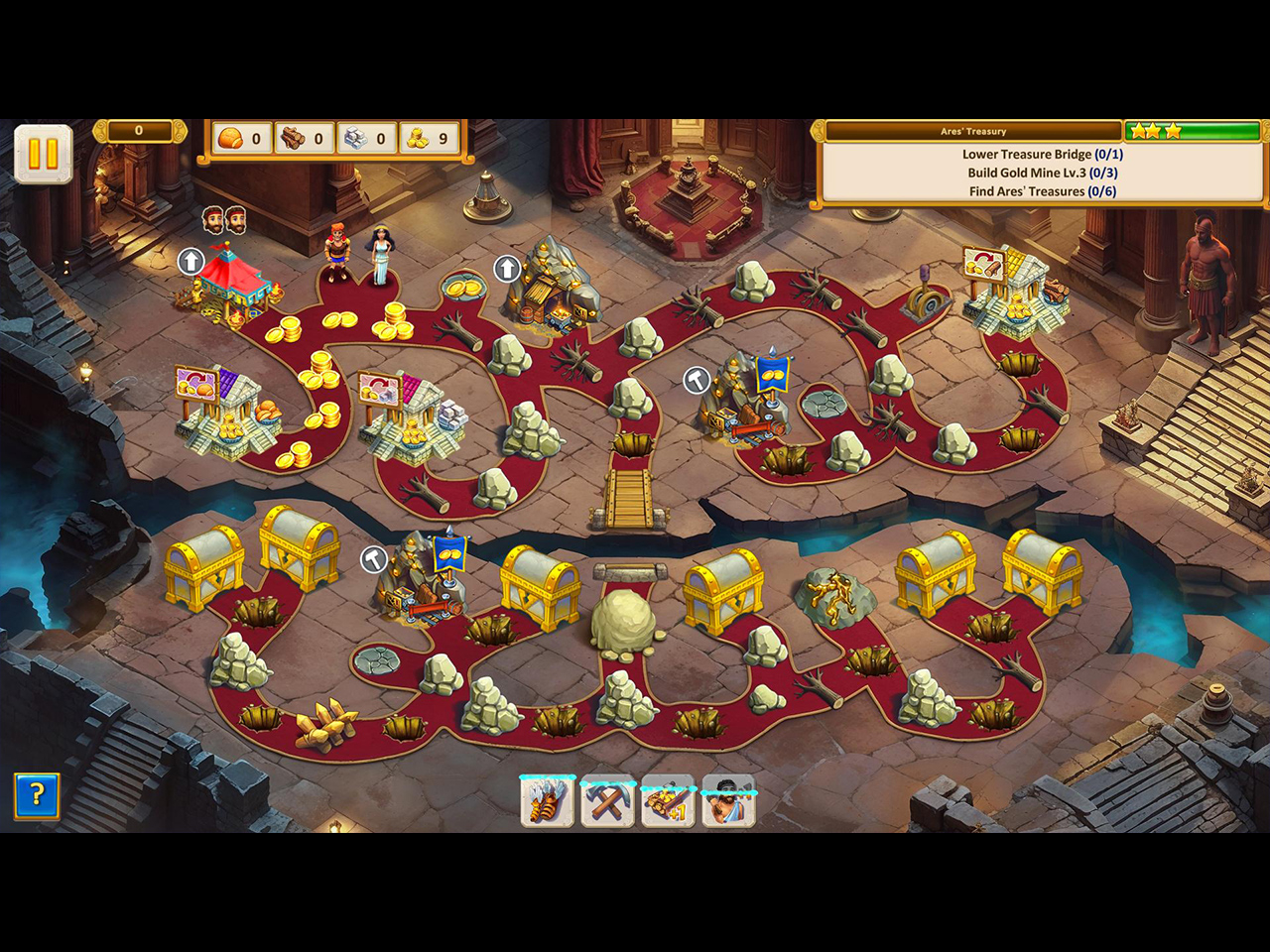Viewport: 1270px width, 952px height.
Task: Activate the plus-one resources cart bonus
Action: 668,802
